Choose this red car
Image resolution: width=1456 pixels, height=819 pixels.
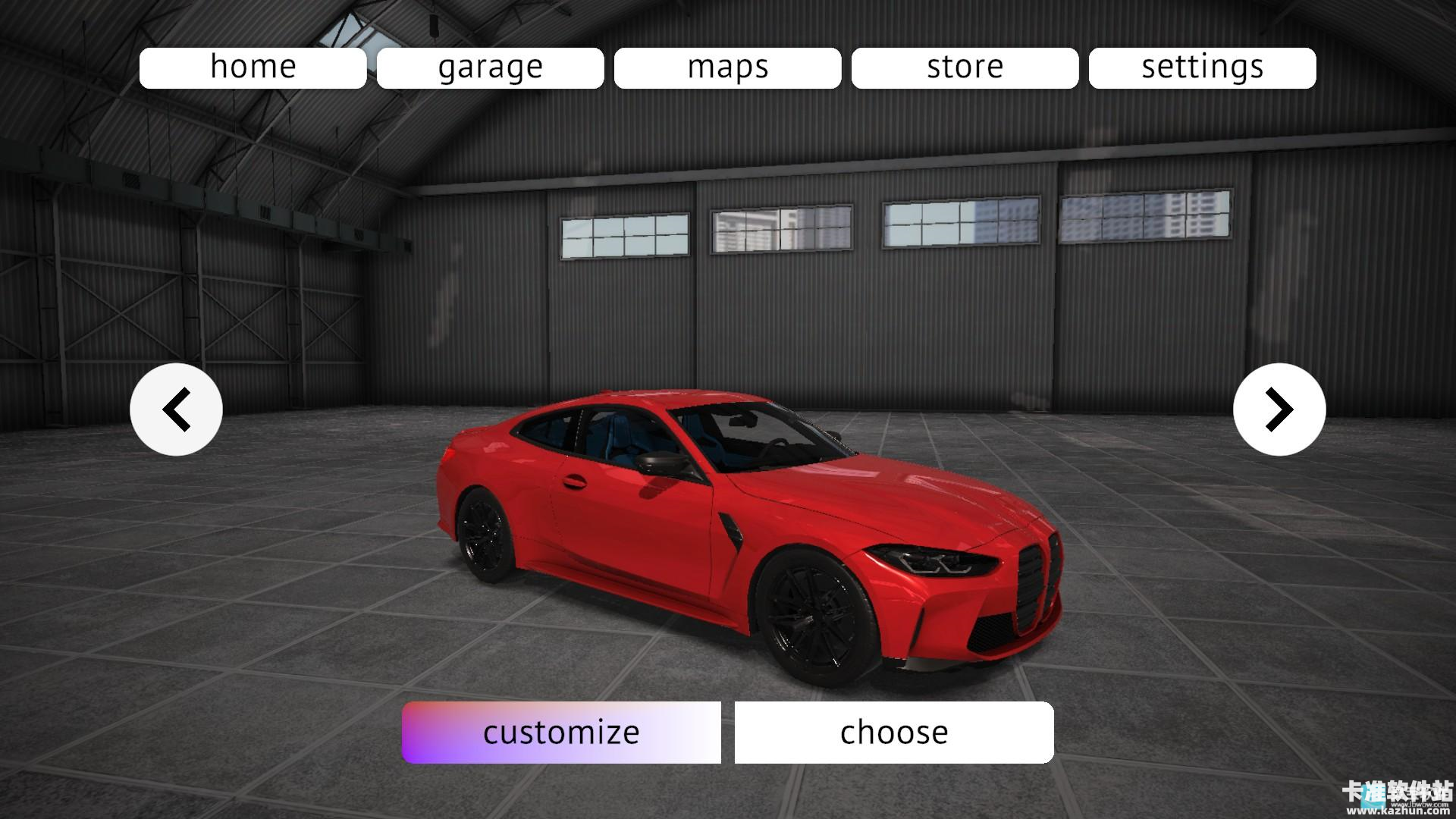(893, 732)
